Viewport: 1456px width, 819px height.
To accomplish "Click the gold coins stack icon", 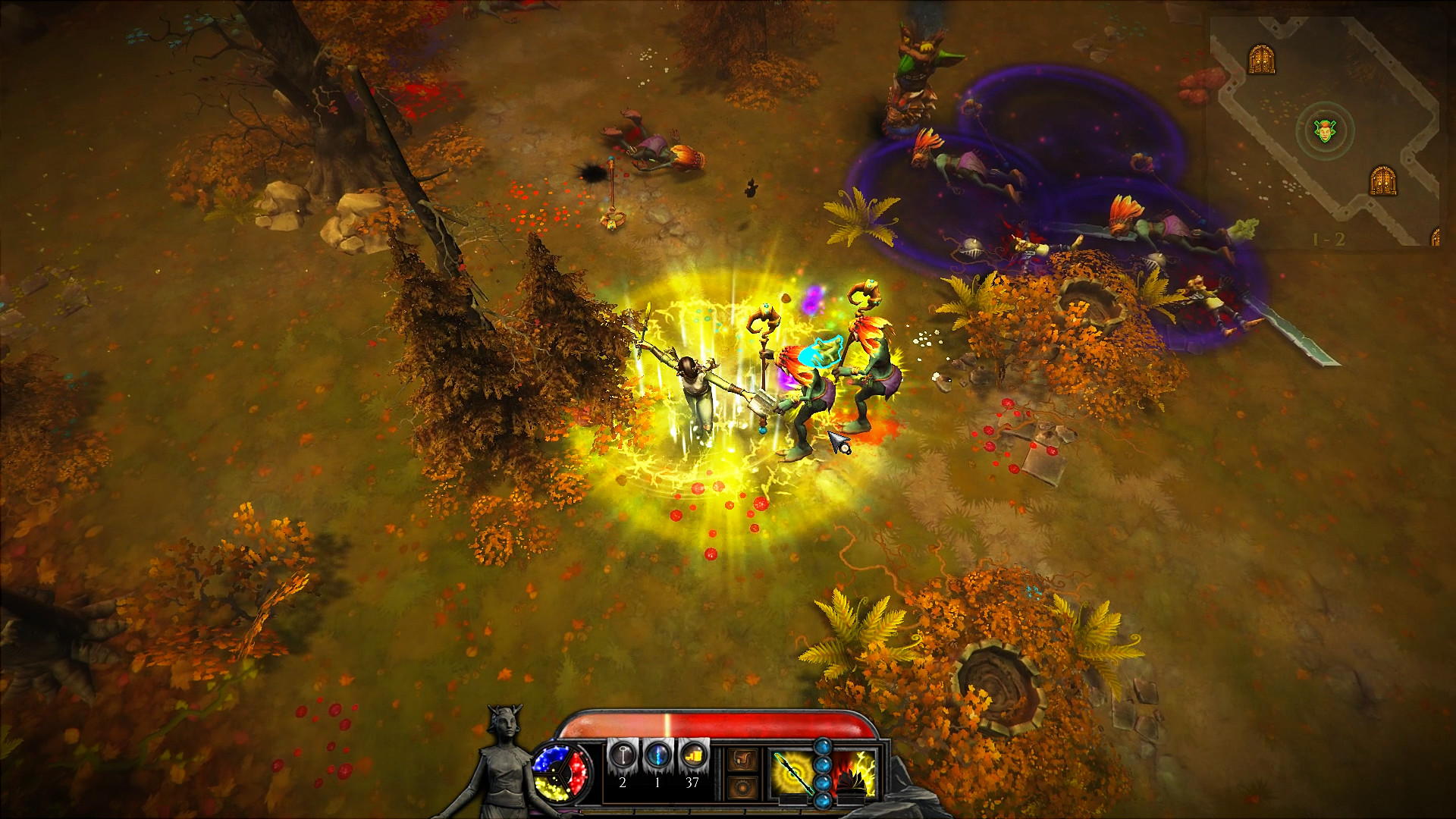I will point(692,755).
